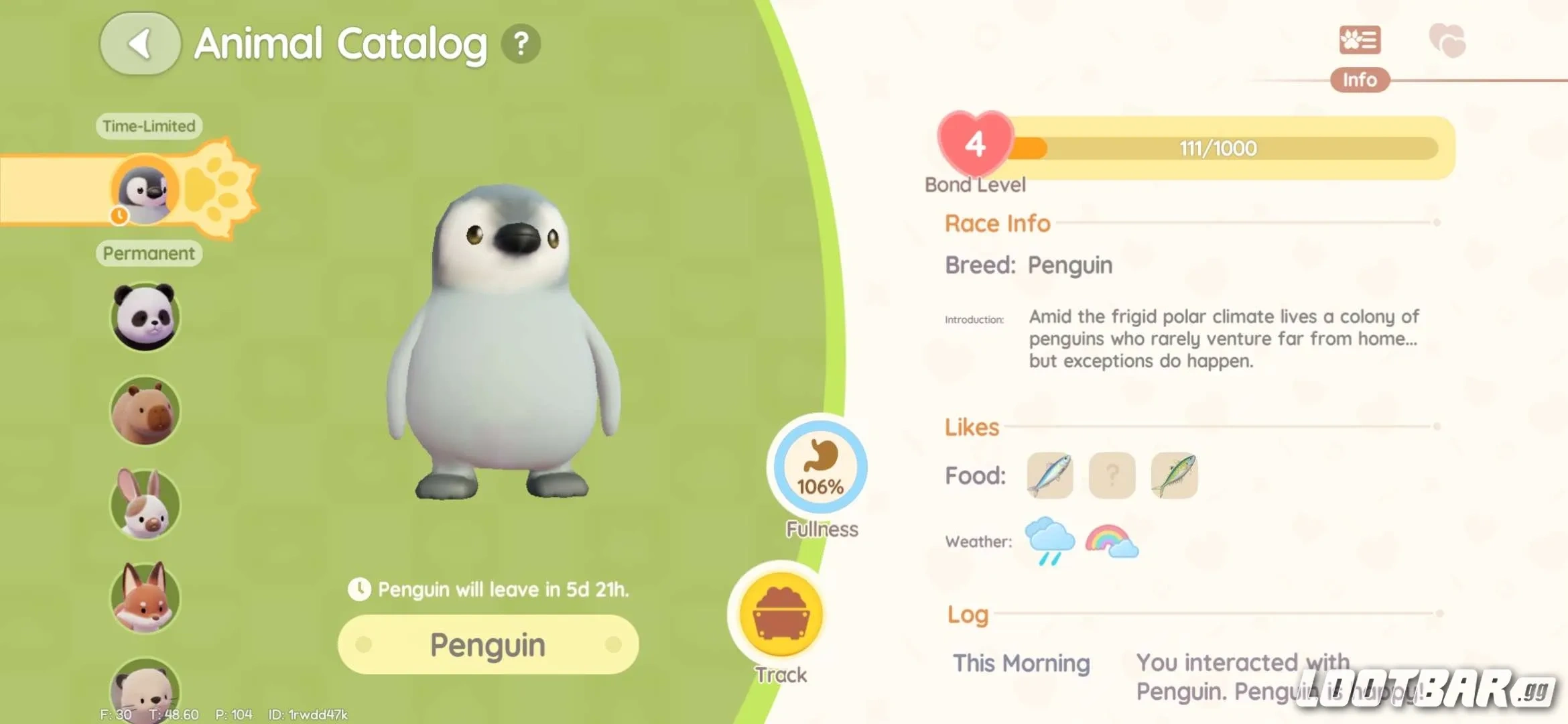Expand the Log section
The image size is (1568, 724).
click(967, 614)
